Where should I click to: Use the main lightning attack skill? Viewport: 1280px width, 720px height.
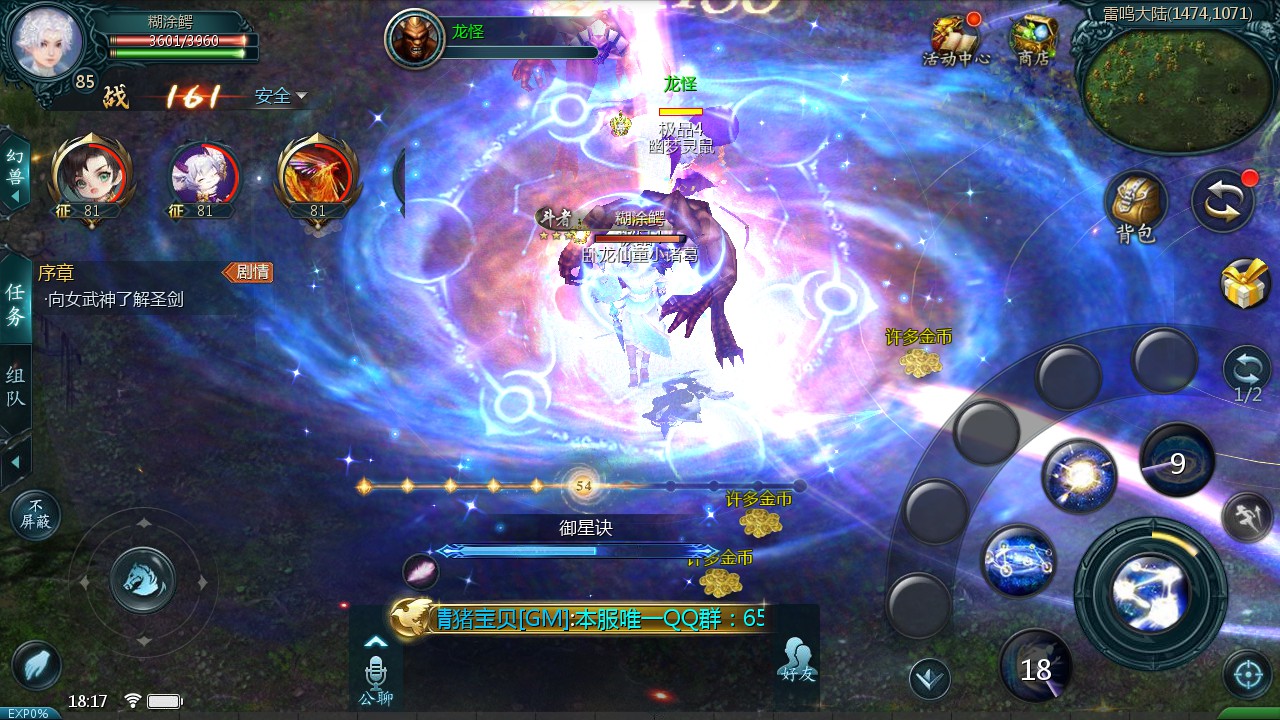pos(1150,593)
